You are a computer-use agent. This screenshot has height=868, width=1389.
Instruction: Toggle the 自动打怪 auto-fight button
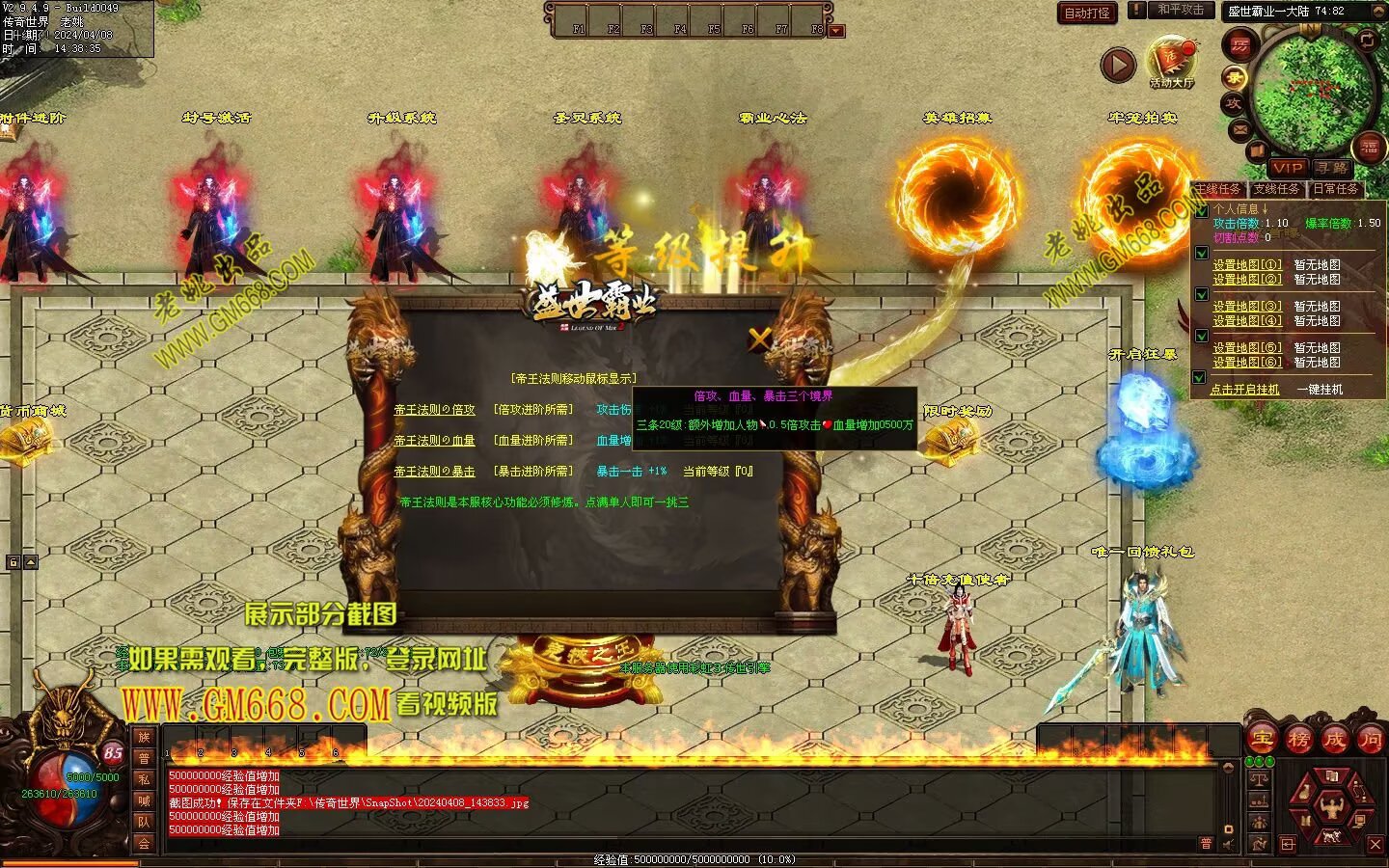1087,13
